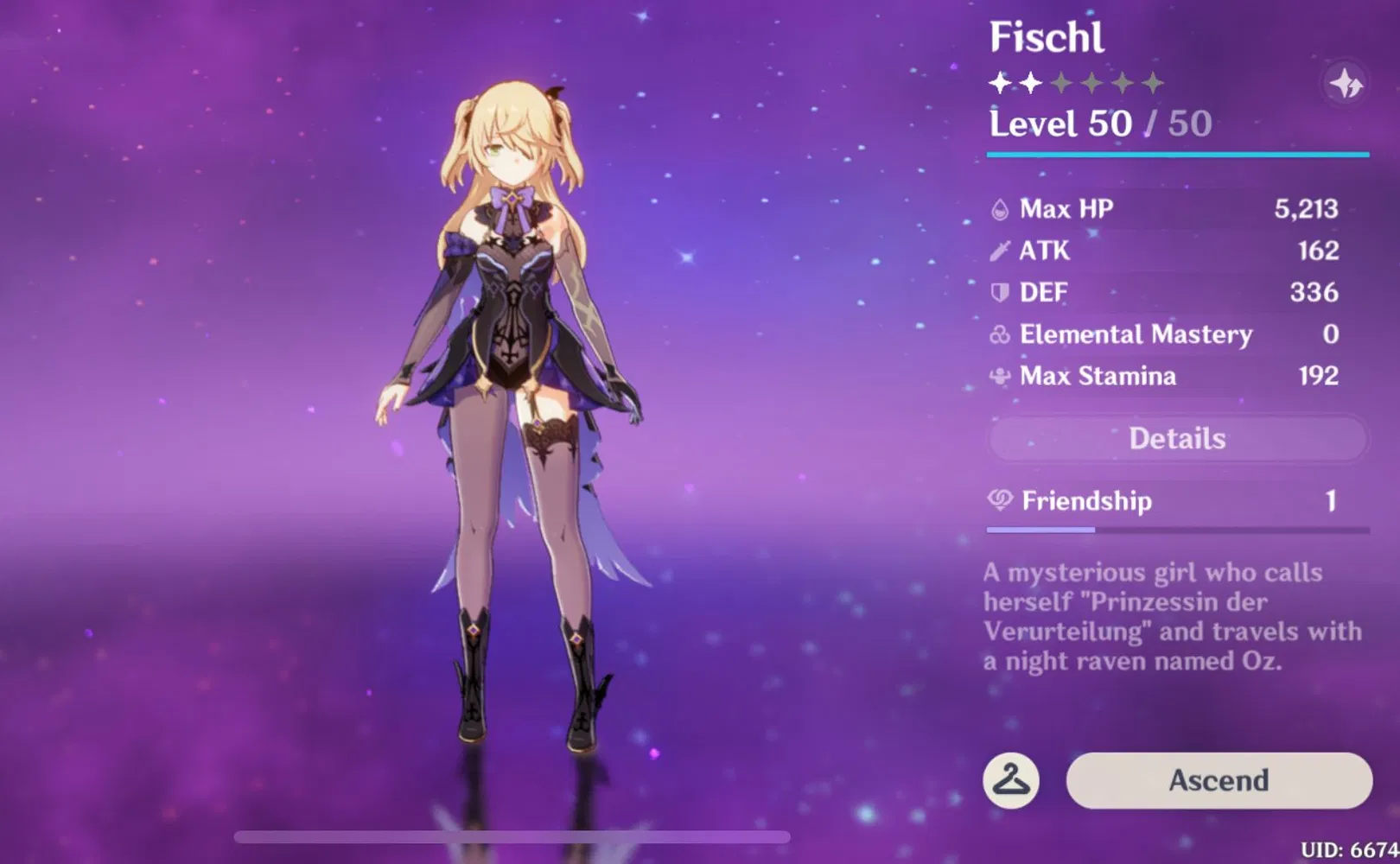Open the Details panel
This screenshot has height=864, width=1400.
click(1177, 438)
